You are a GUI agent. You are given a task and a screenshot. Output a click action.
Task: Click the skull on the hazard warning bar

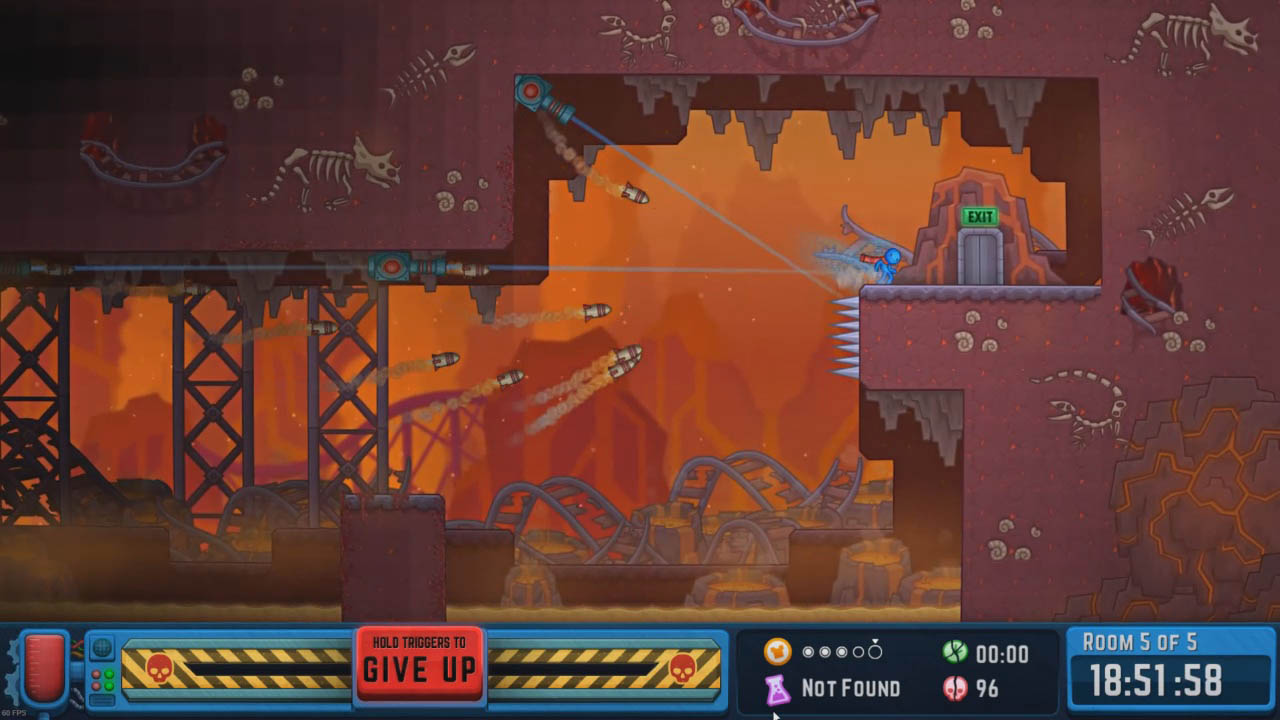pyautogui.click(x=158, y=668)
